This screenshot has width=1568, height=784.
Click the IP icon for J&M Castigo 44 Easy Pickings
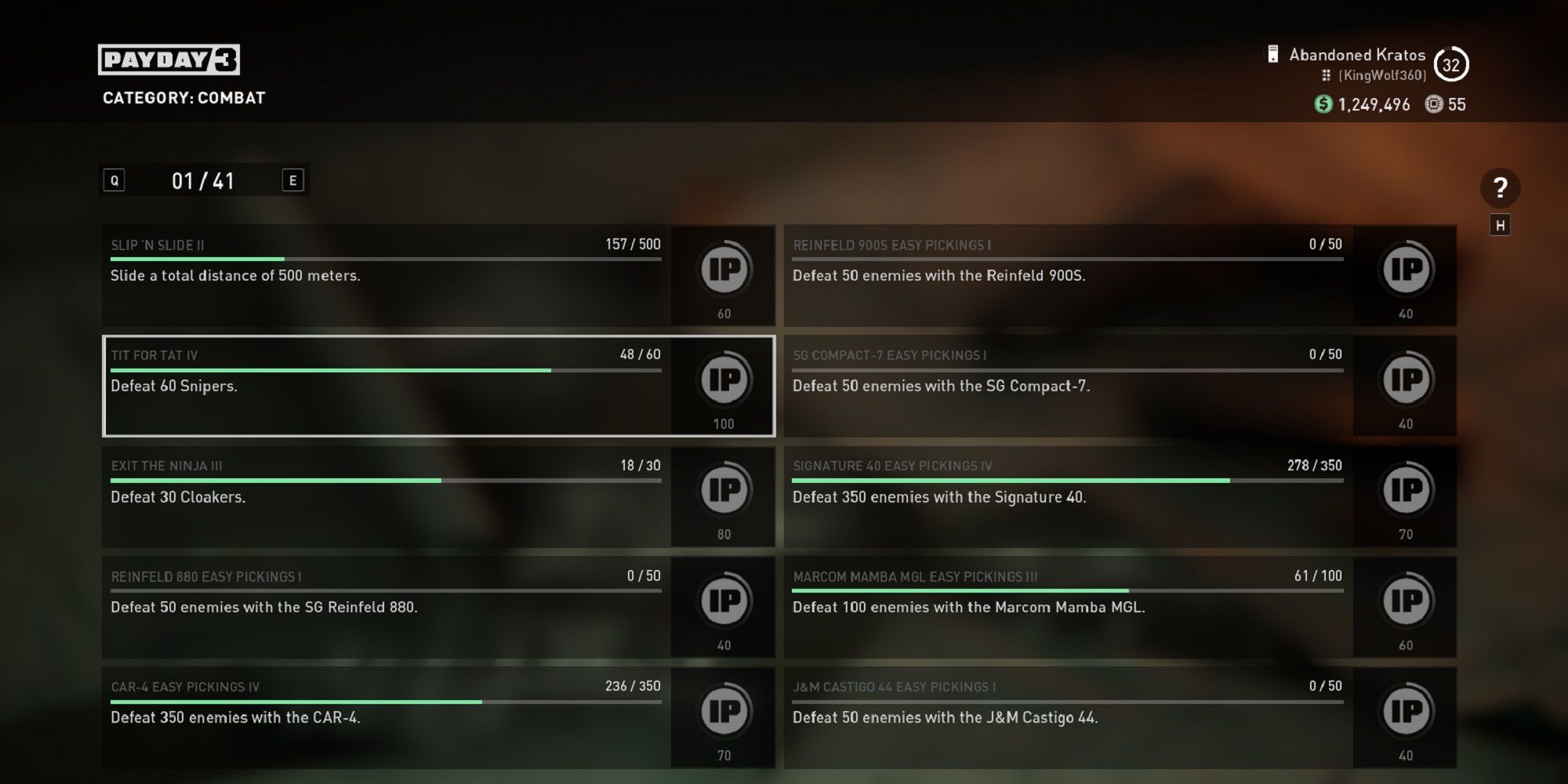(x=1404, y=712)
